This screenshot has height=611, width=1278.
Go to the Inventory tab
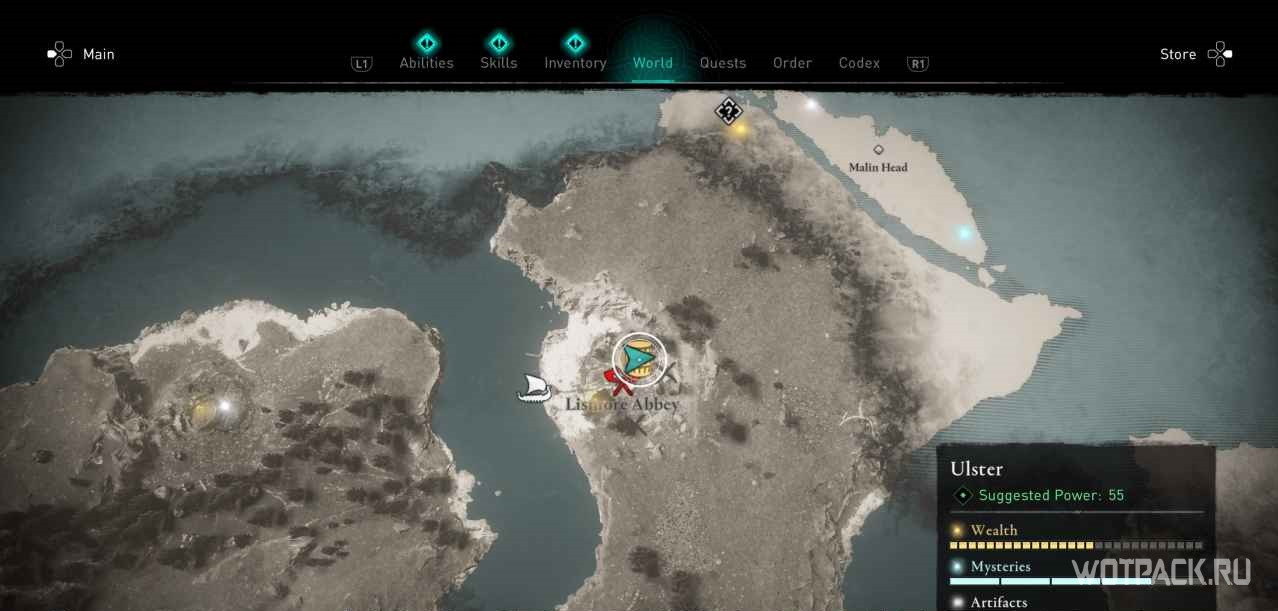pos(575,62)
